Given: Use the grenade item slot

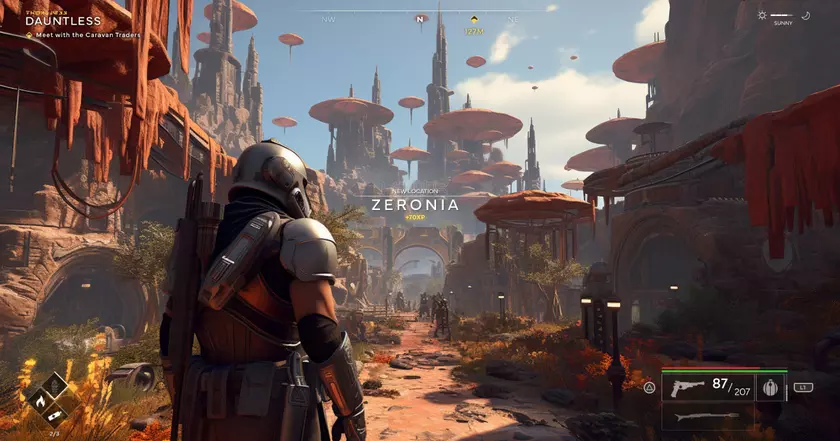Looking at the screenshot, I should (x=770, y=387).
